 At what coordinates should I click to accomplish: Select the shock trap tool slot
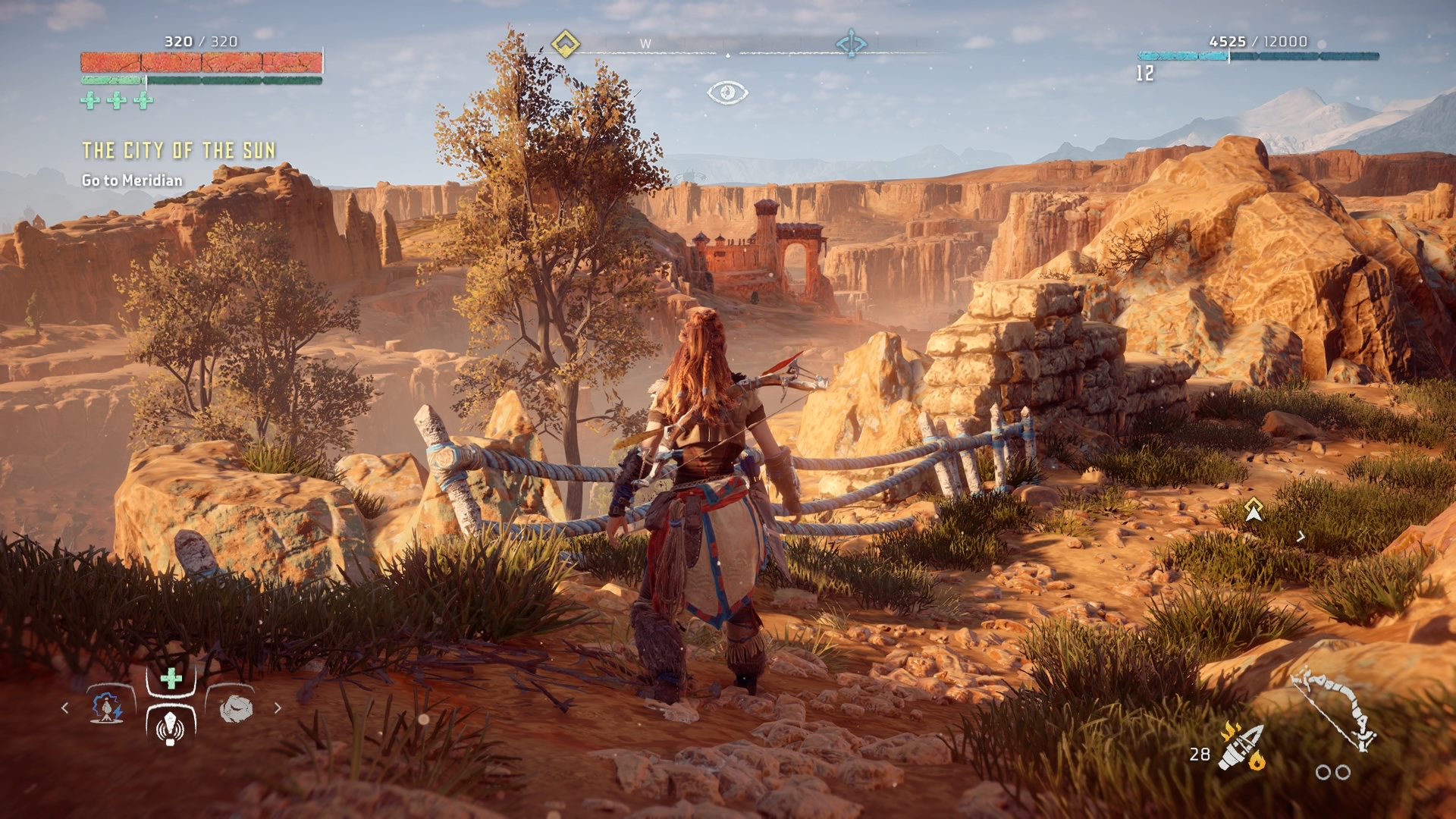click(x=107, y=708)
